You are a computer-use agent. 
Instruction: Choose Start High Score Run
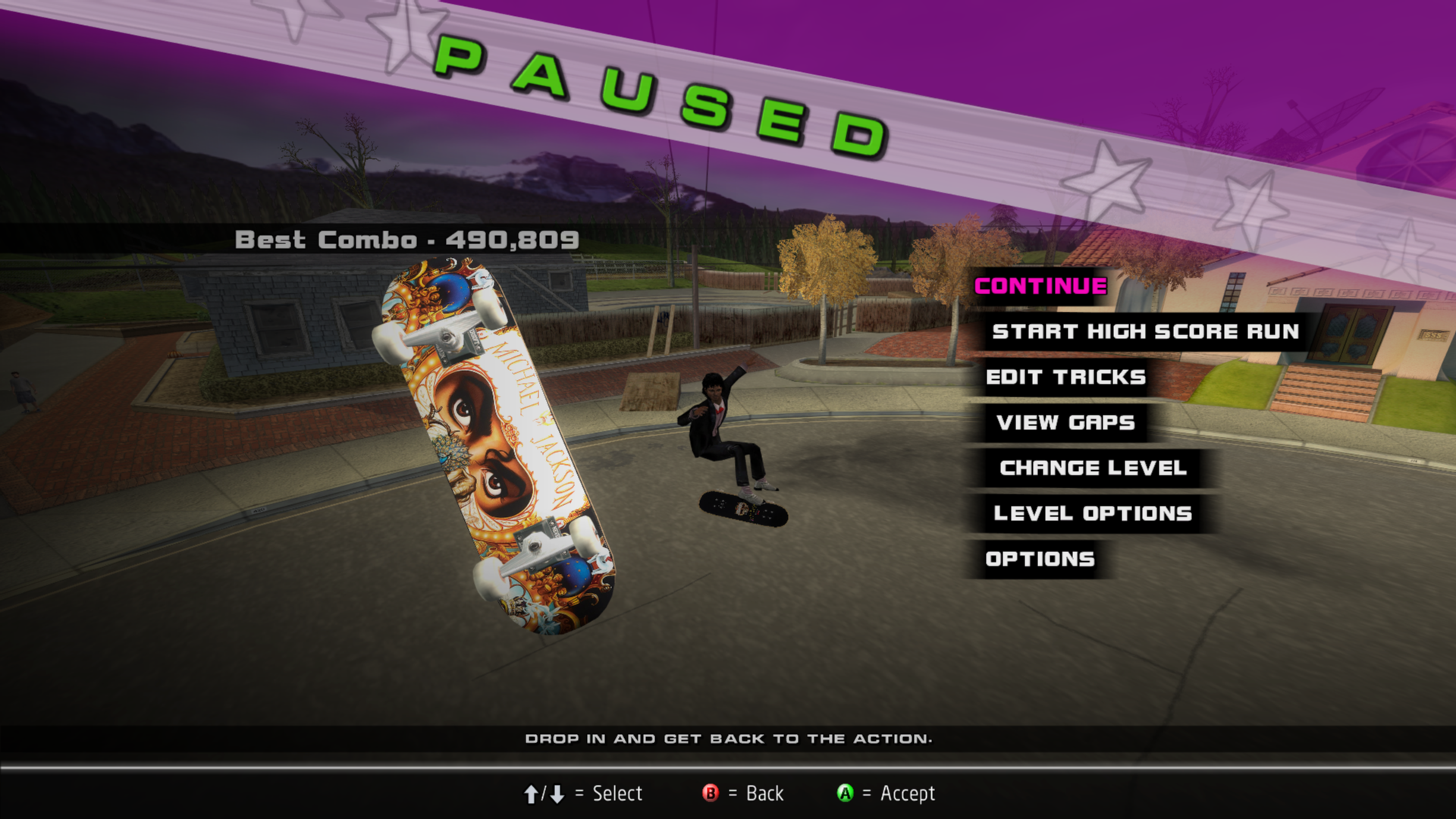(x=1145, y=331)
